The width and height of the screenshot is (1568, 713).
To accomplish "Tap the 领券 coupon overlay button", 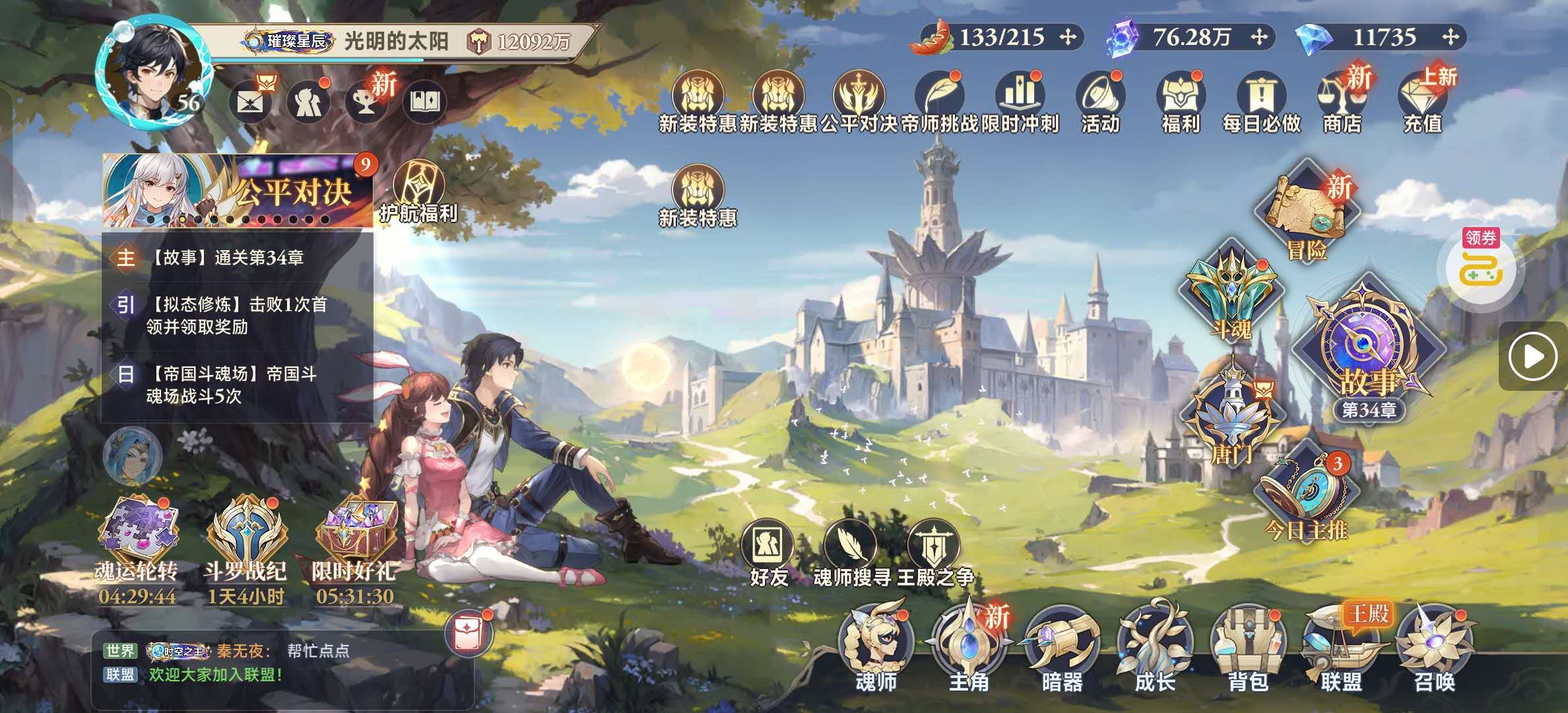I will [1480, 264].
